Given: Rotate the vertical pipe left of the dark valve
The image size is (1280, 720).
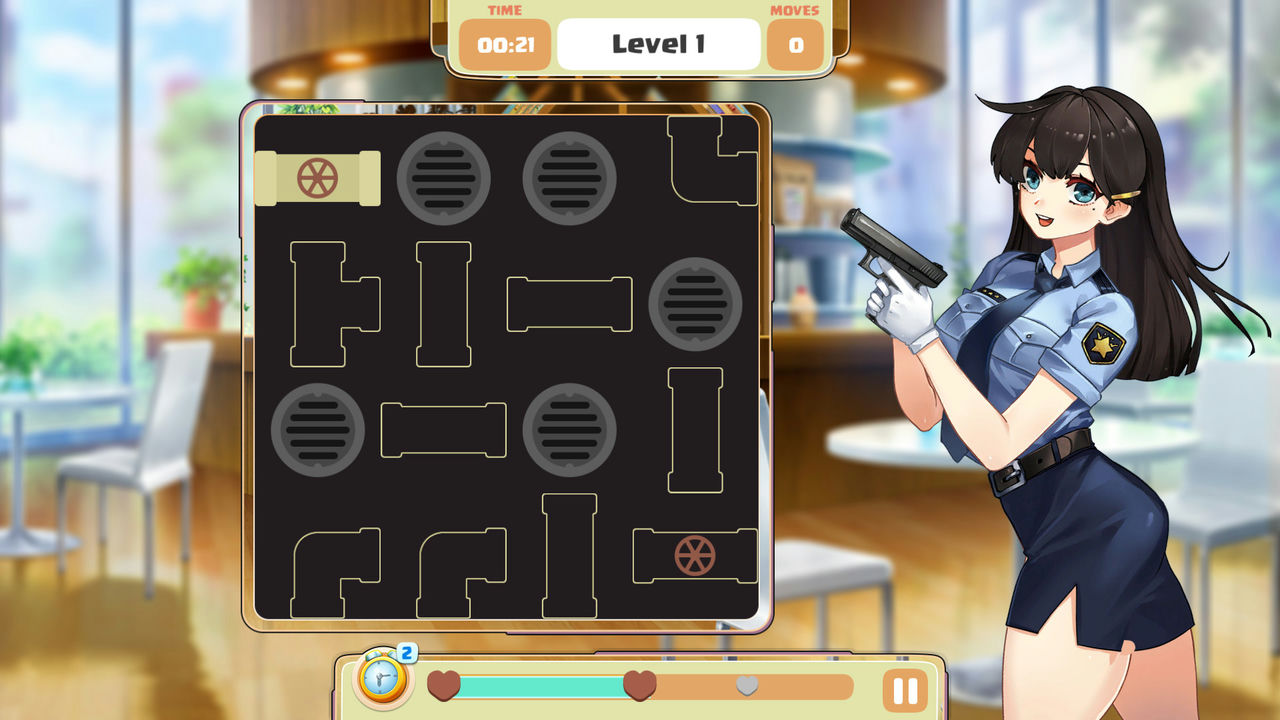Looking at the screenshot, I should (569, 555).
